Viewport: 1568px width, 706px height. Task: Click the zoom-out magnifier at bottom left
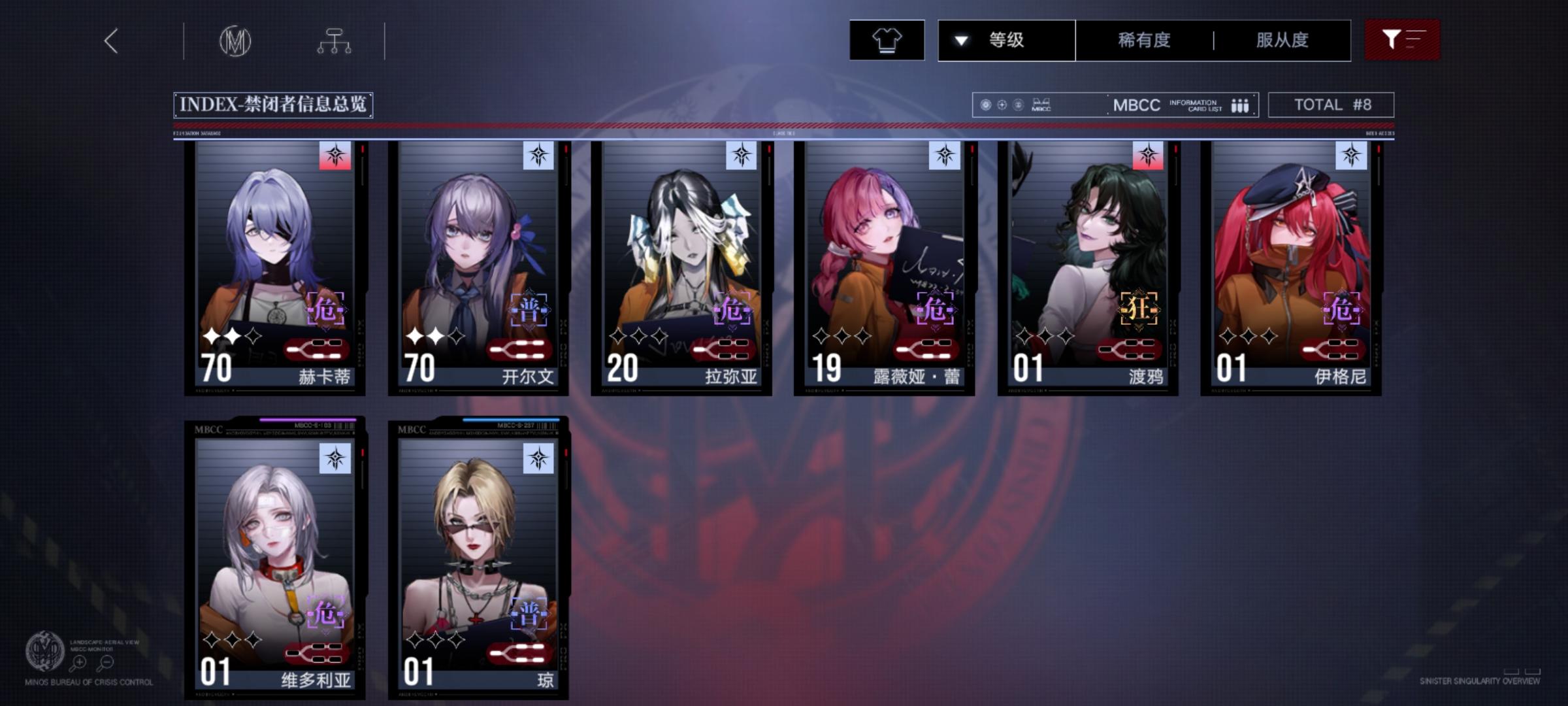click(x=106, y=662)
